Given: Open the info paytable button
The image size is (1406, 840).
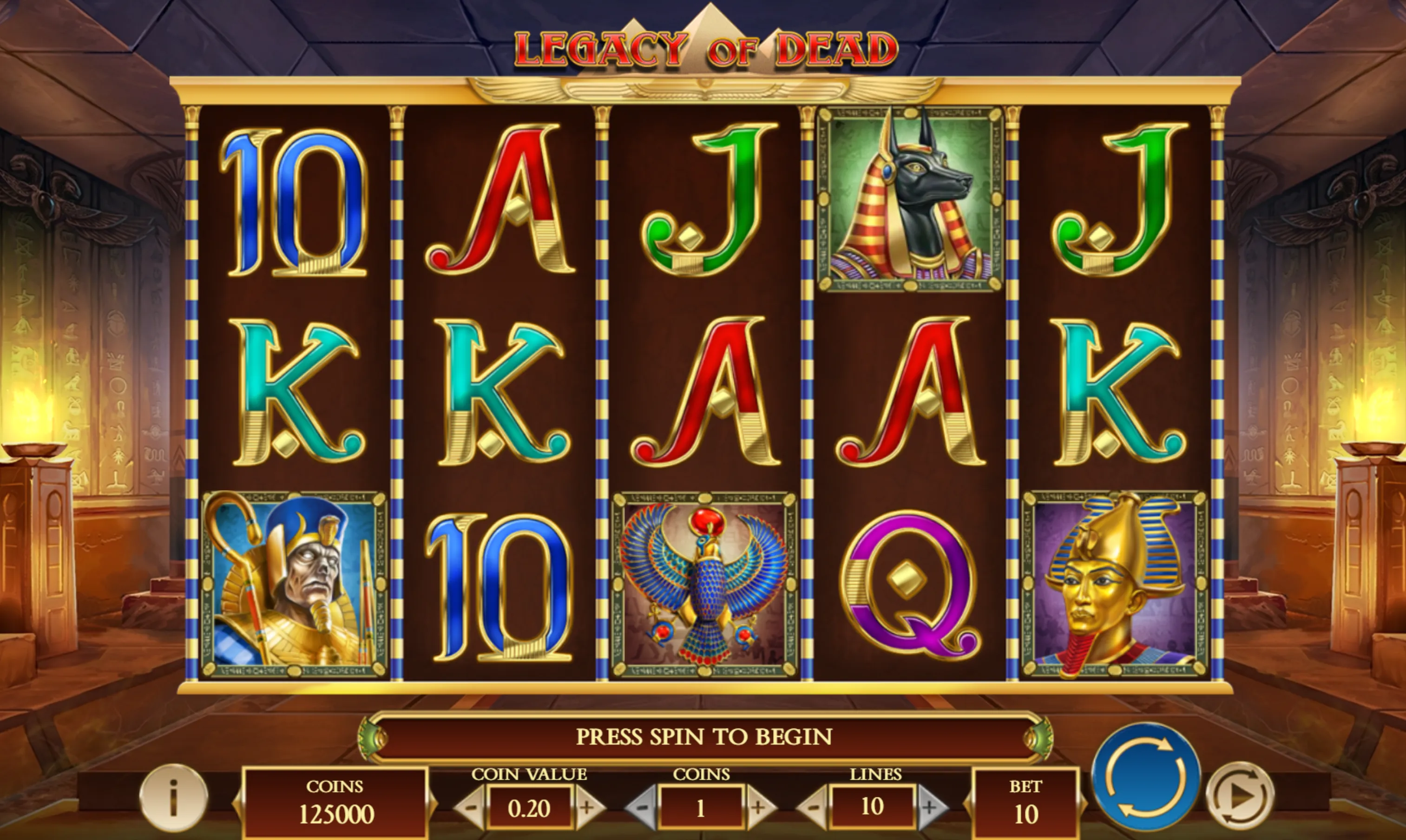Looking at the screenshot, I should (174, 798).
